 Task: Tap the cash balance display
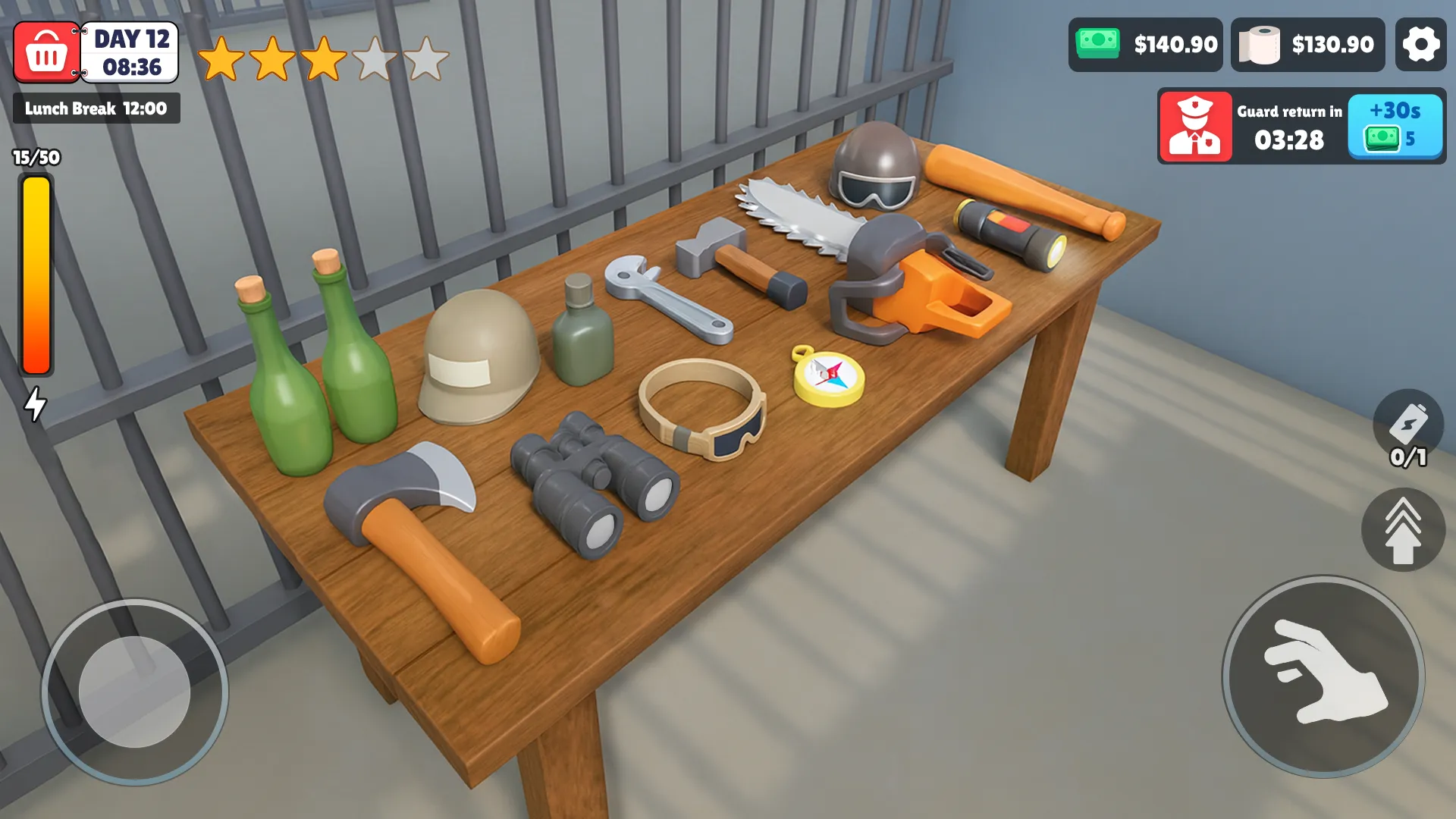pyautogui.click(x=1145, y=44)
